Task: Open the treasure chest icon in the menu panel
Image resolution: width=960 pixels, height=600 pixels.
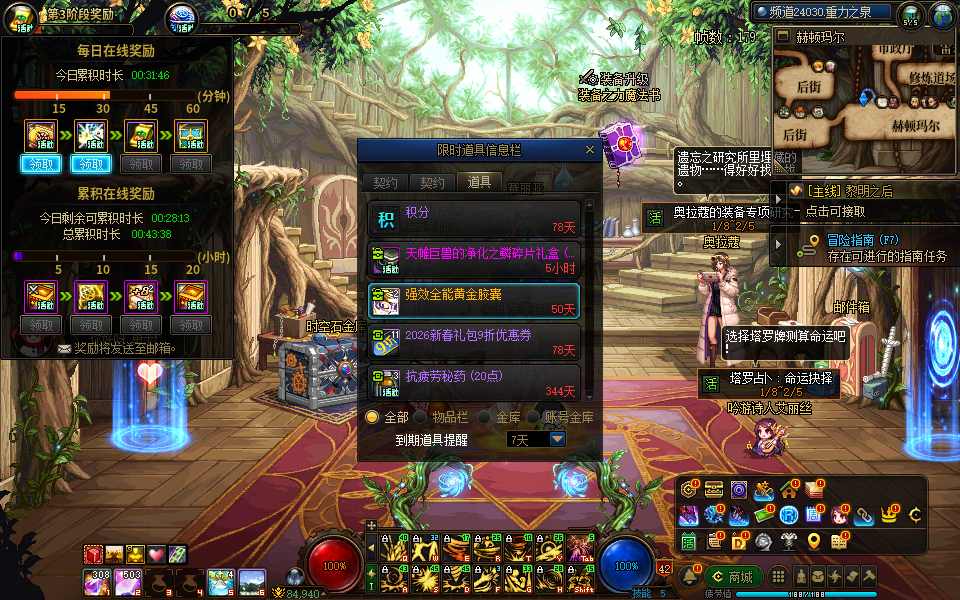Action: (714, 489)
